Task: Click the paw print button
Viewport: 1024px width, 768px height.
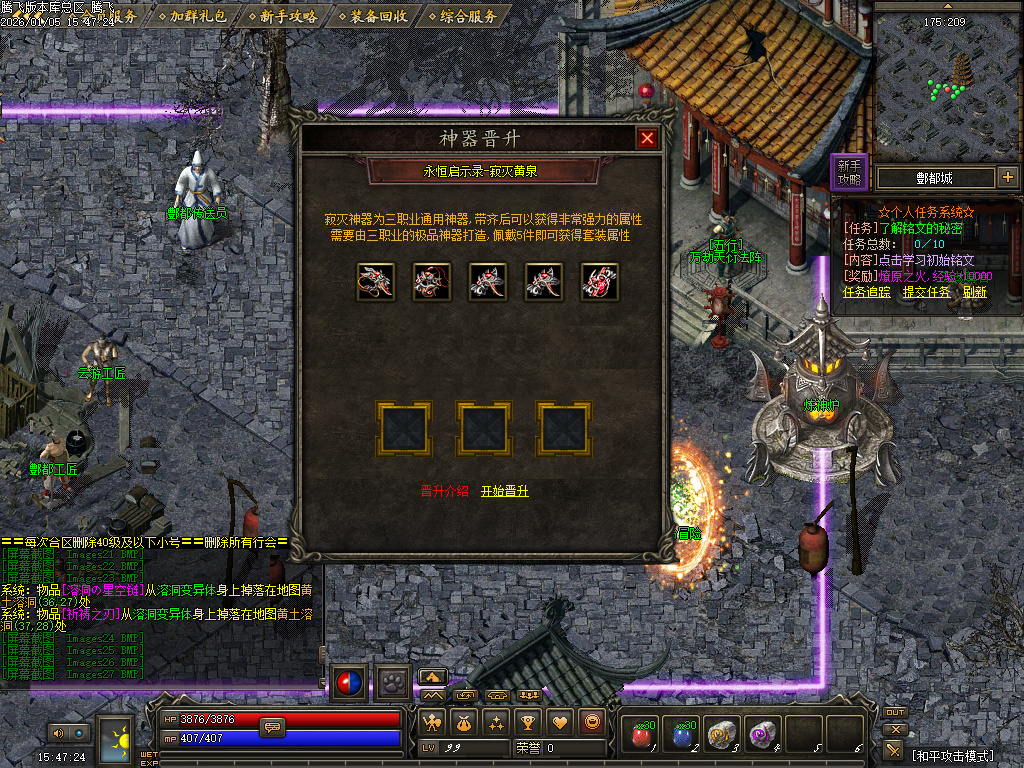Action: (x=392, y=682)
